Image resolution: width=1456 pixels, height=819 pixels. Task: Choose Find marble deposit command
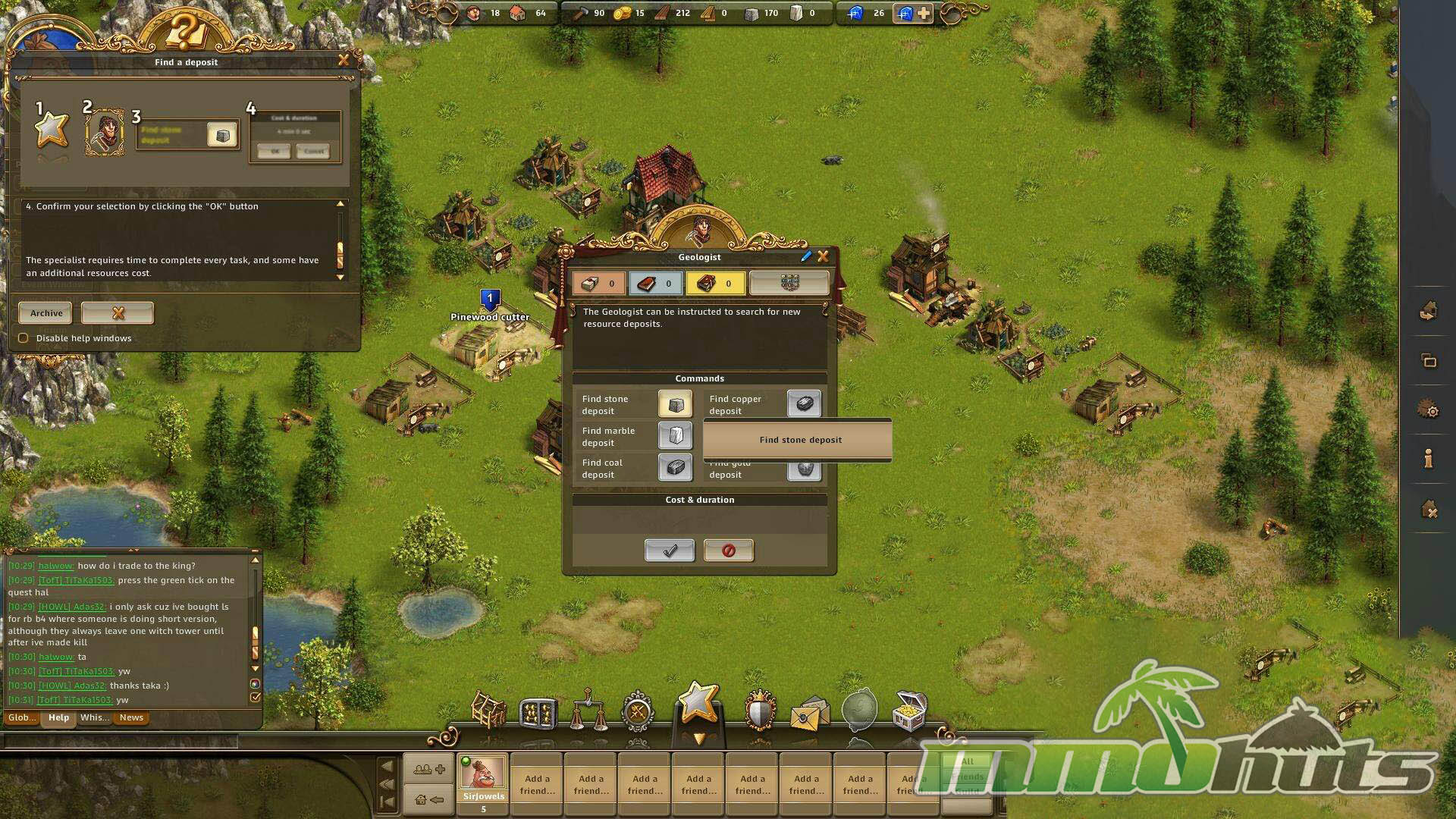click(x=674, y=436)
